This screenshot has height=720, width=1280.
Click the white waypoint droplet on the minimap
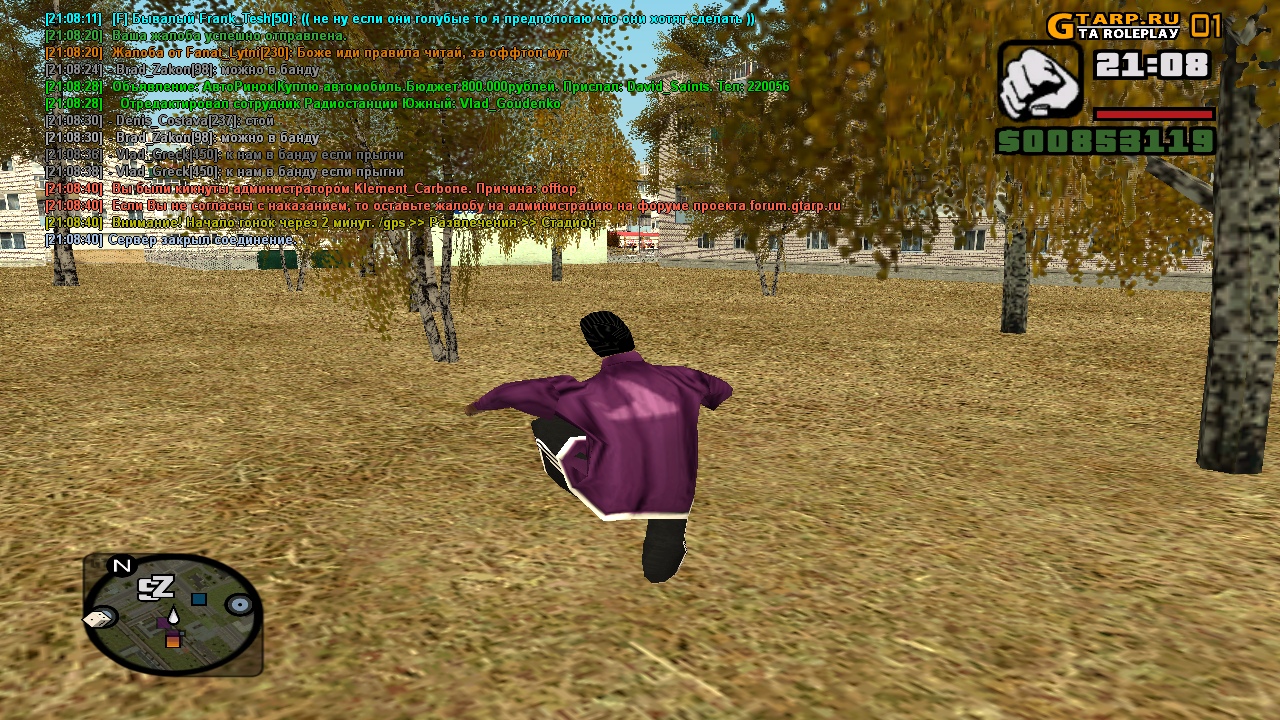pyautogui.click(x=173, y=615)
